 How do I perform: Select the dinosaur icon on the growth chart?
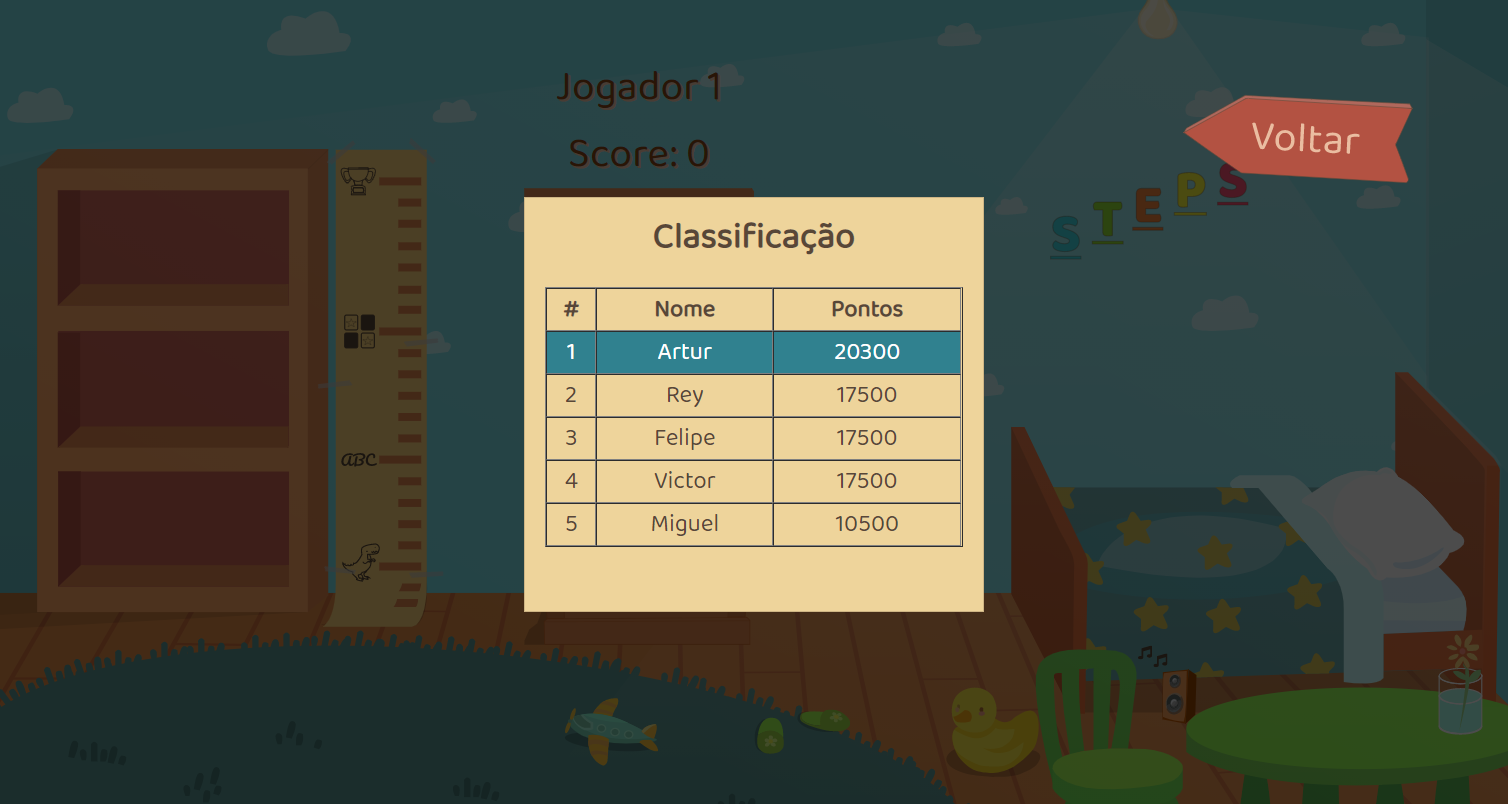[x=360, y=563]
